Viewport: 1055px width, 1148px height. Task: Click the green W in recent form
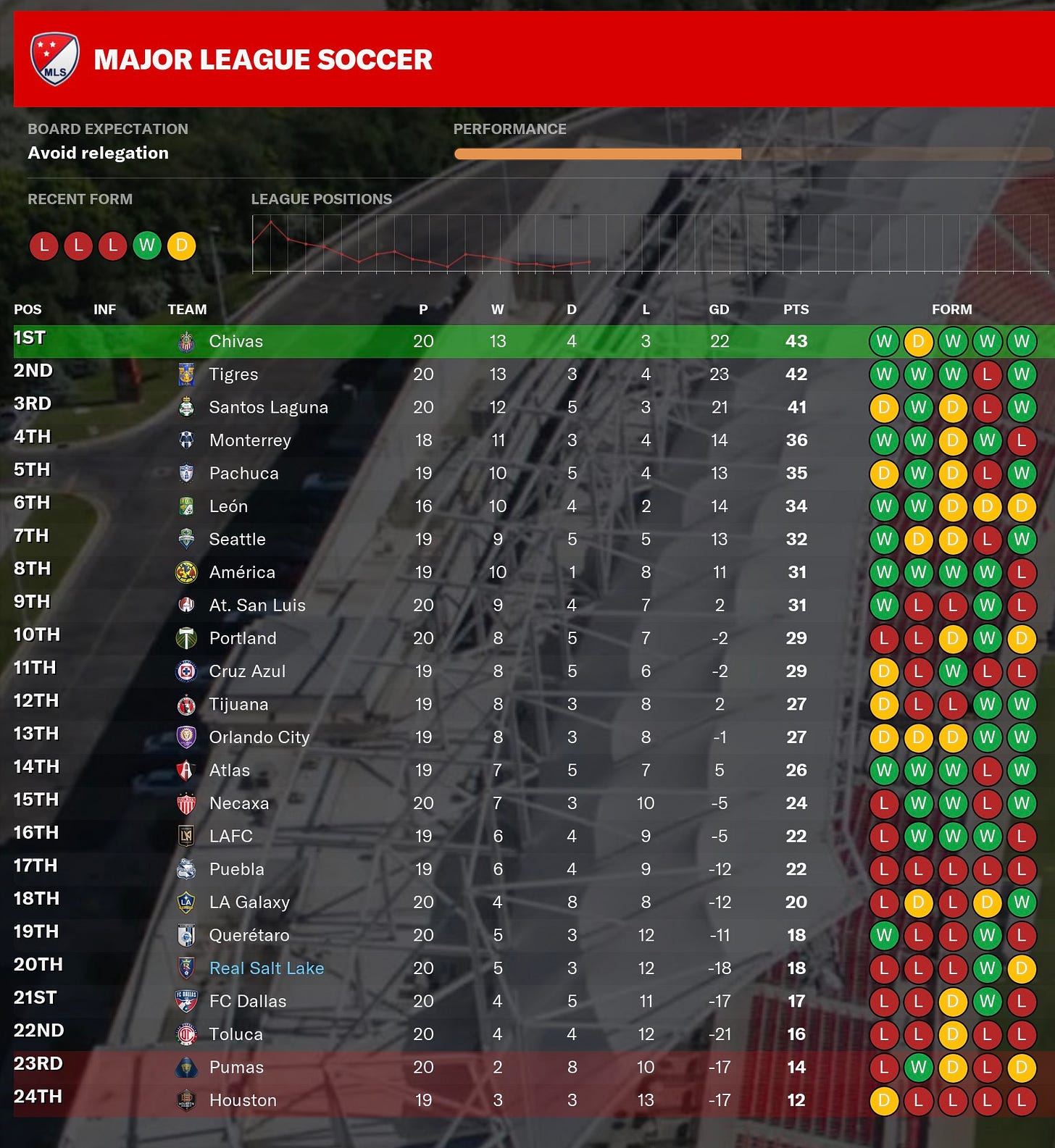point(148,246)
